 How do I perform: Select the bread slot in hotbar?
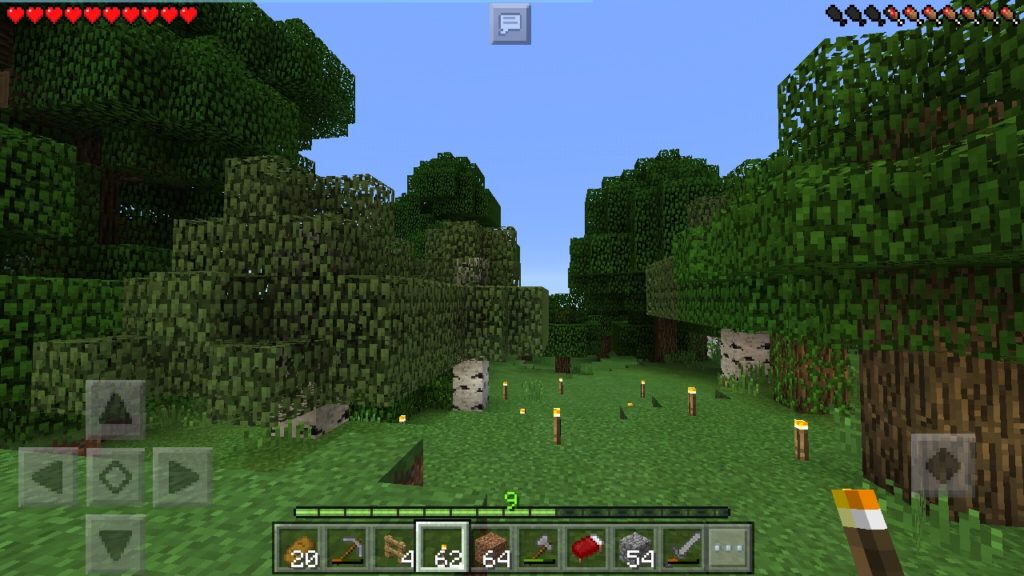298,547
